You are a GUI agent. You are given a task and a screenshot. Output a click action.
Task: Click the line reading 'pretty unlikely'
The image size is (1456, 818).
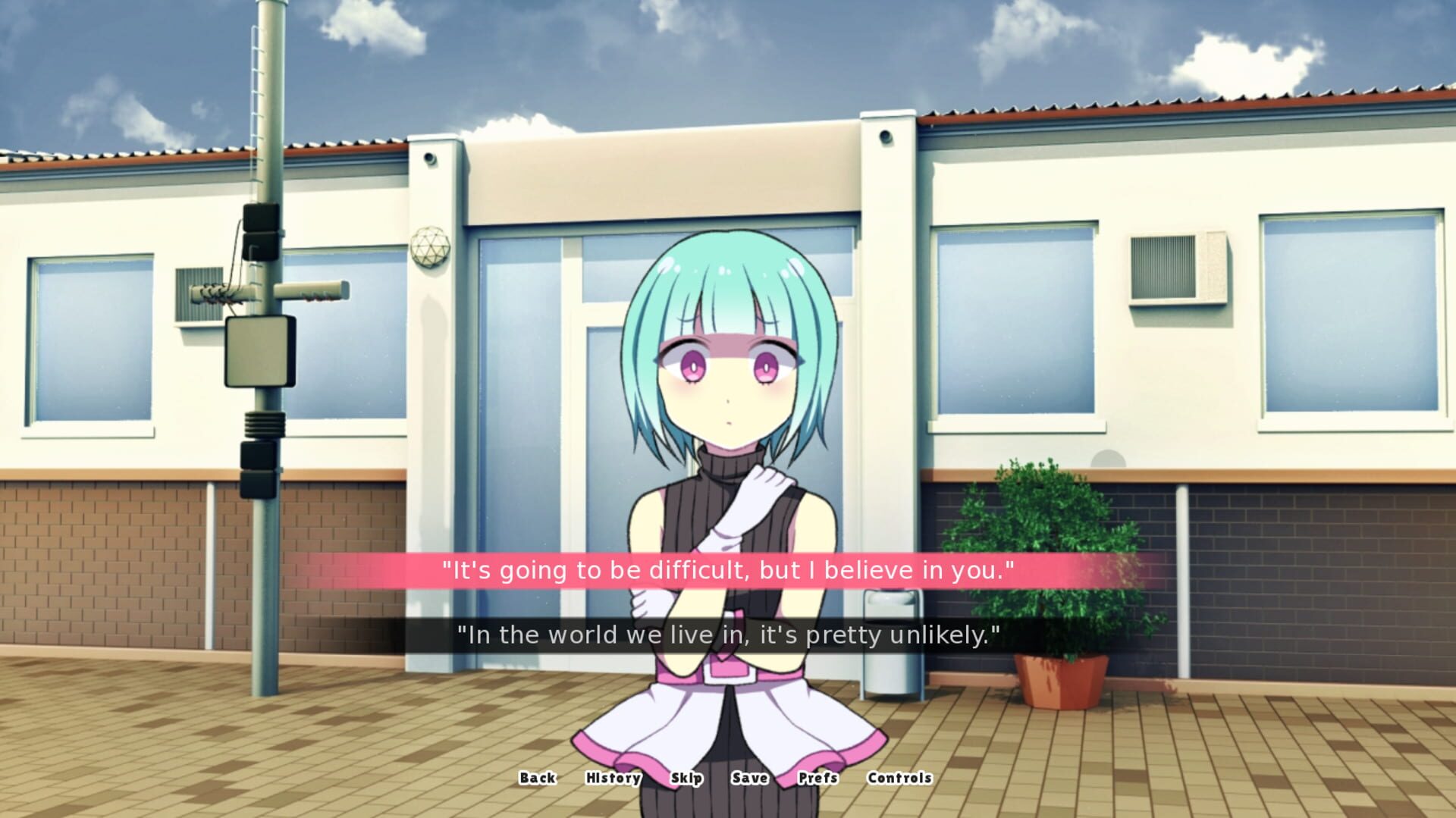(728, 635)
